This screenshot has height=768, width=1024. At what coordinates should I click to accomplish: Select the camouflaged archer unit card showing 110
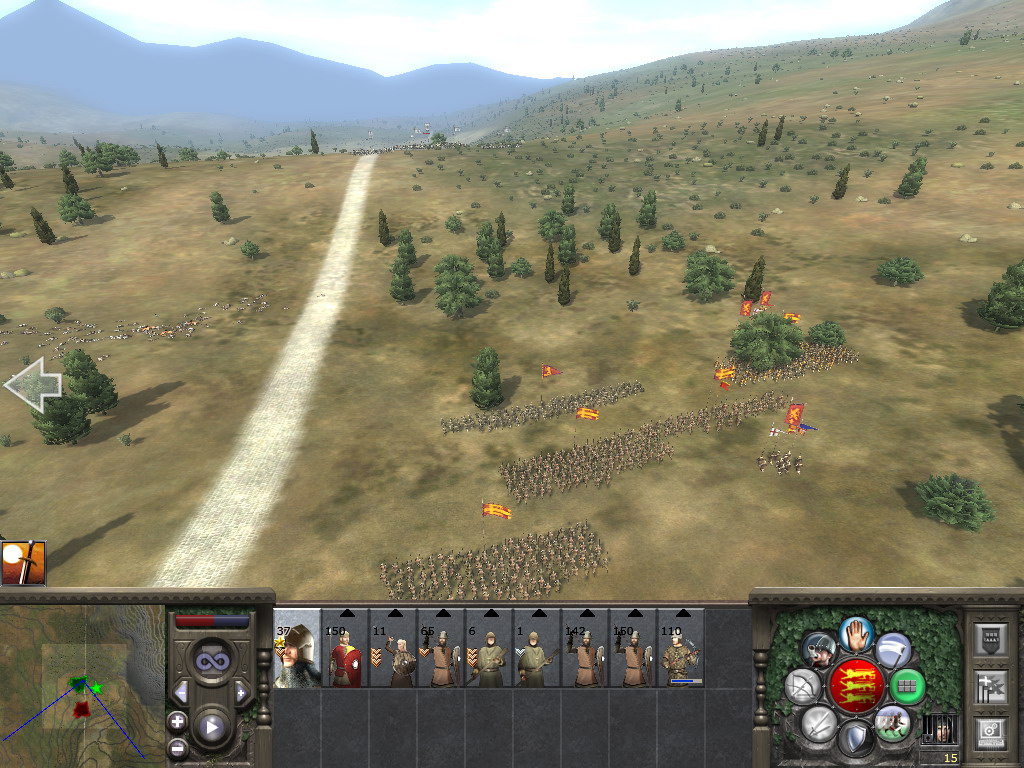pyautogui.click(x=681, y=652)
